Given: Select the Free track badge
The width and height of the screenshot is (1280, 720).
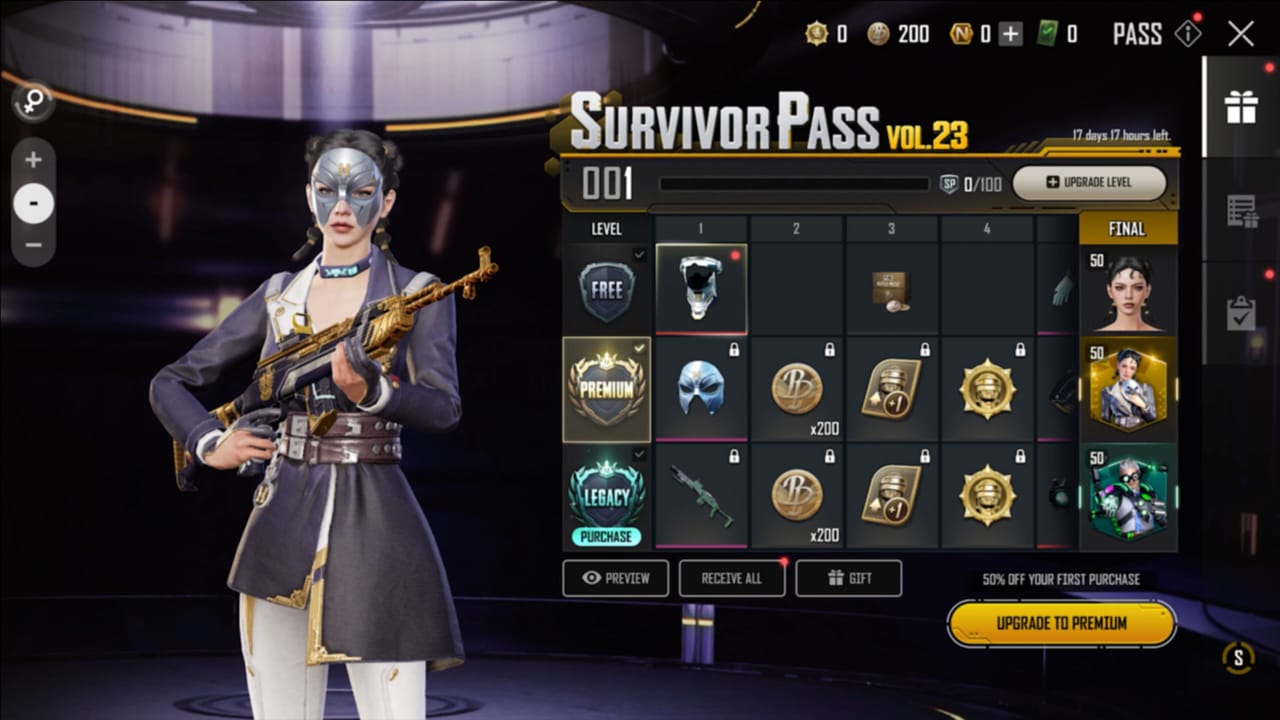Looking at the screenshot, I should [x=607, y=291].
